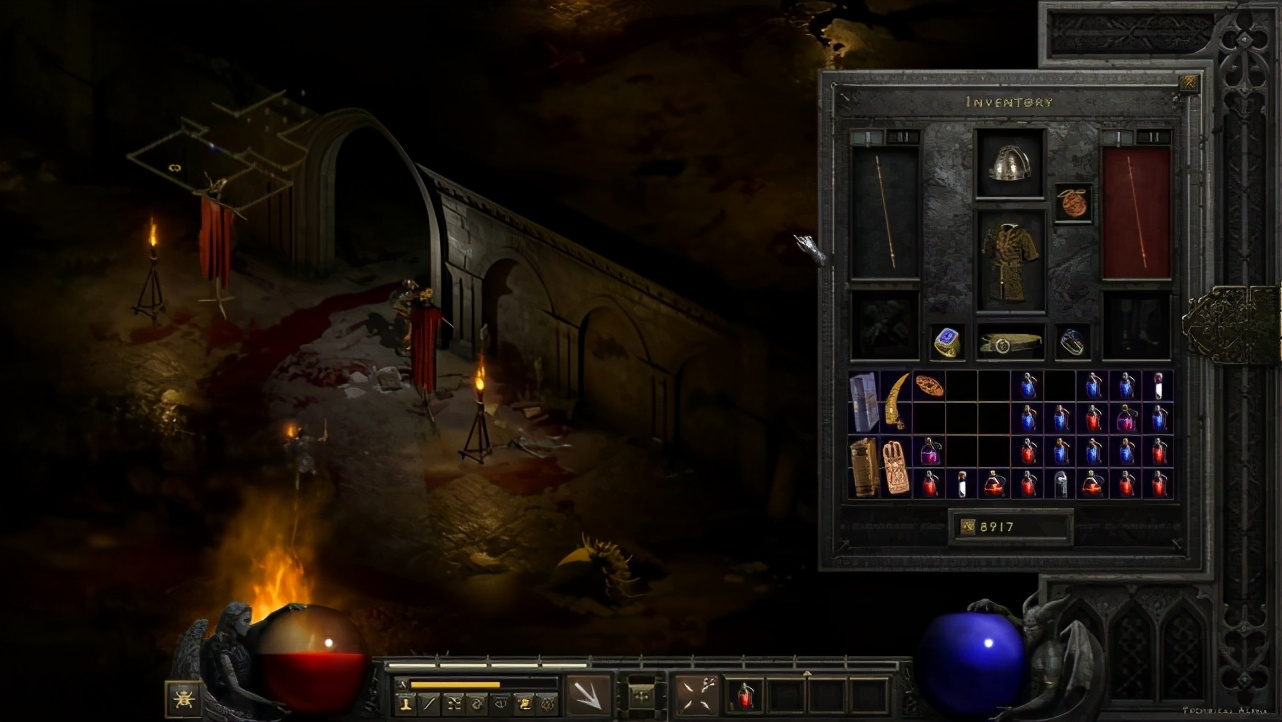Select the staff on the red background

pyautogui.click(x=1136, y=212)
